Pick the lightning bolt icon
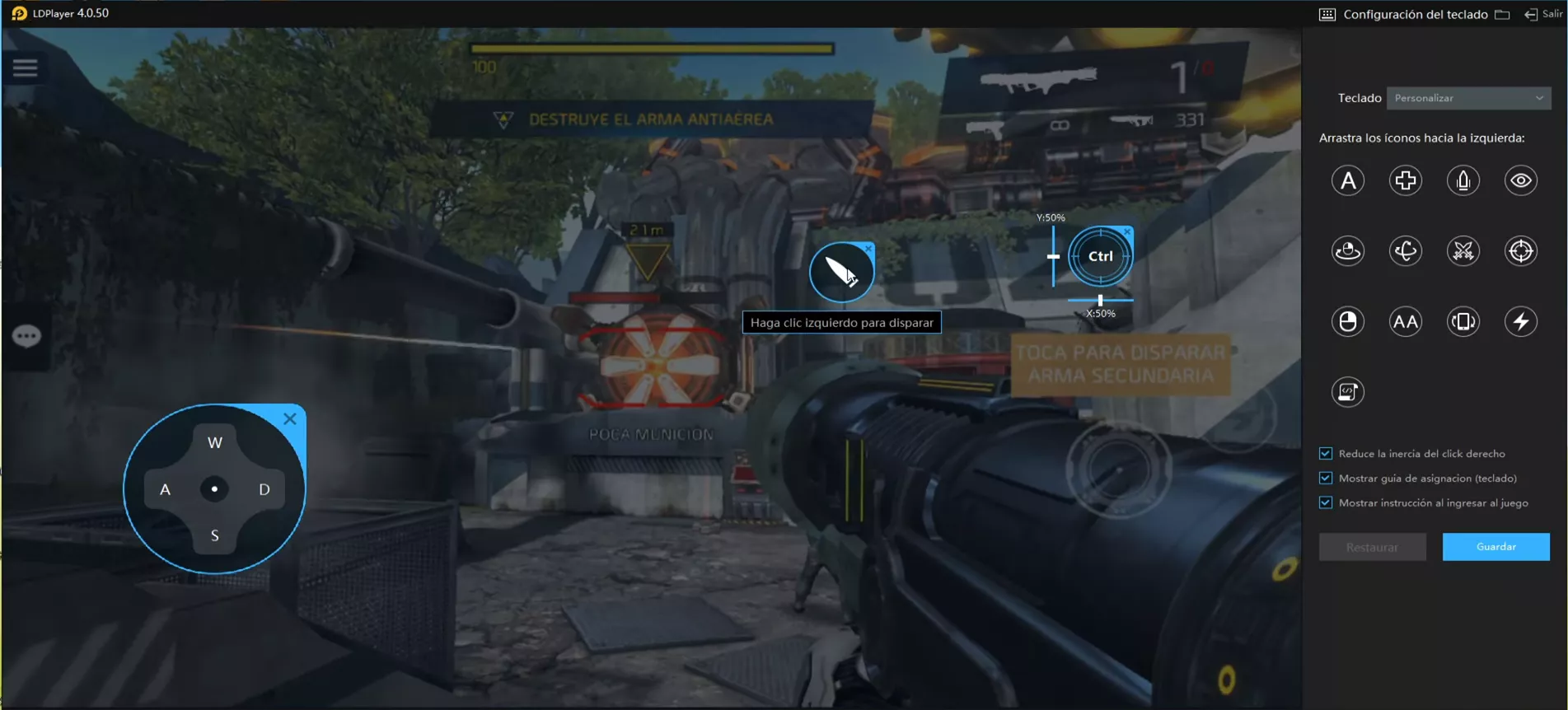This screenshot has width=1568, height=710. (1521, 322)
